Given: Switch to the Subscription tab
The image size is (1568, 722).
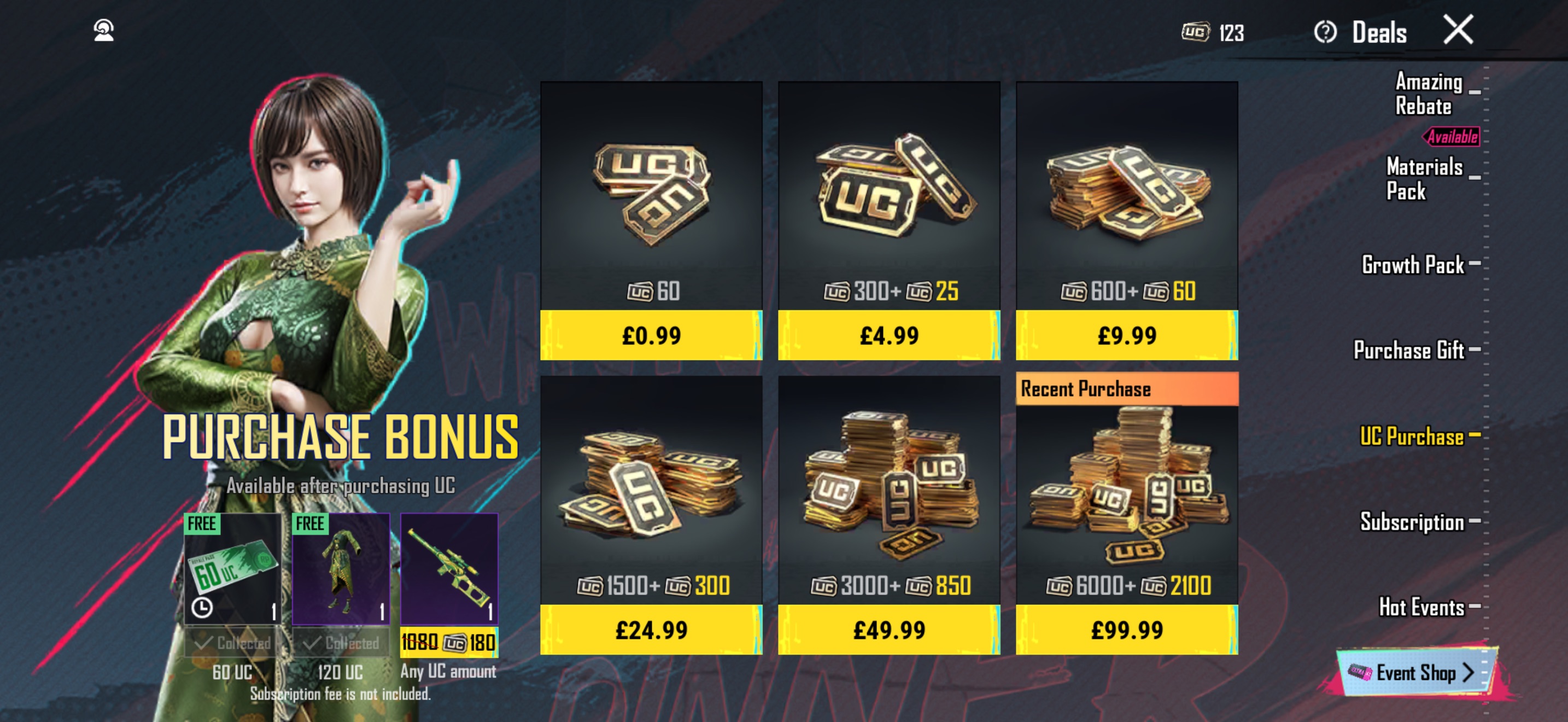Looking at the screenshot, I should coord(1412,522).
